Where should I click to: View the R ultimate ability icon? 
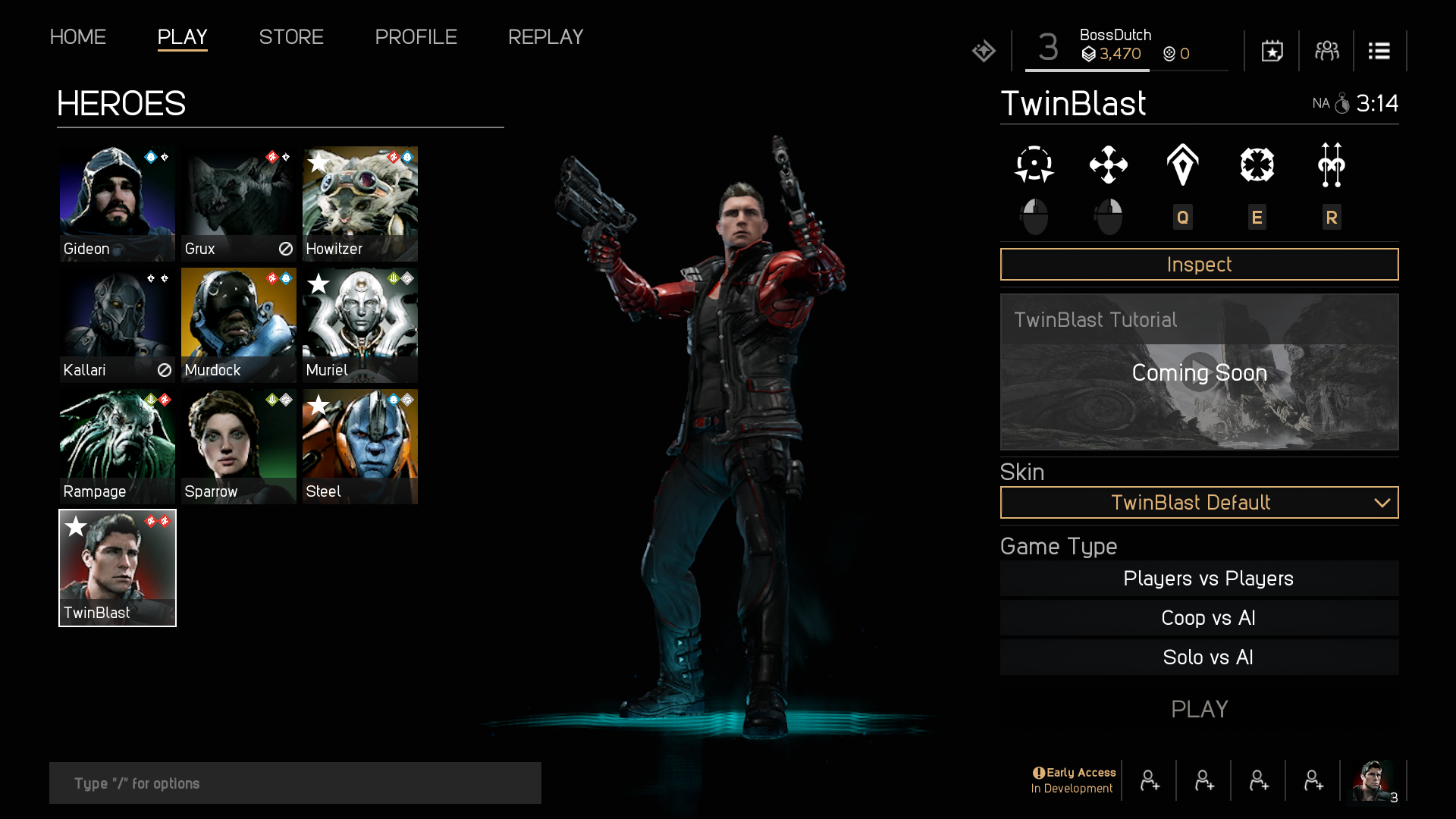tap(1332, 165)
